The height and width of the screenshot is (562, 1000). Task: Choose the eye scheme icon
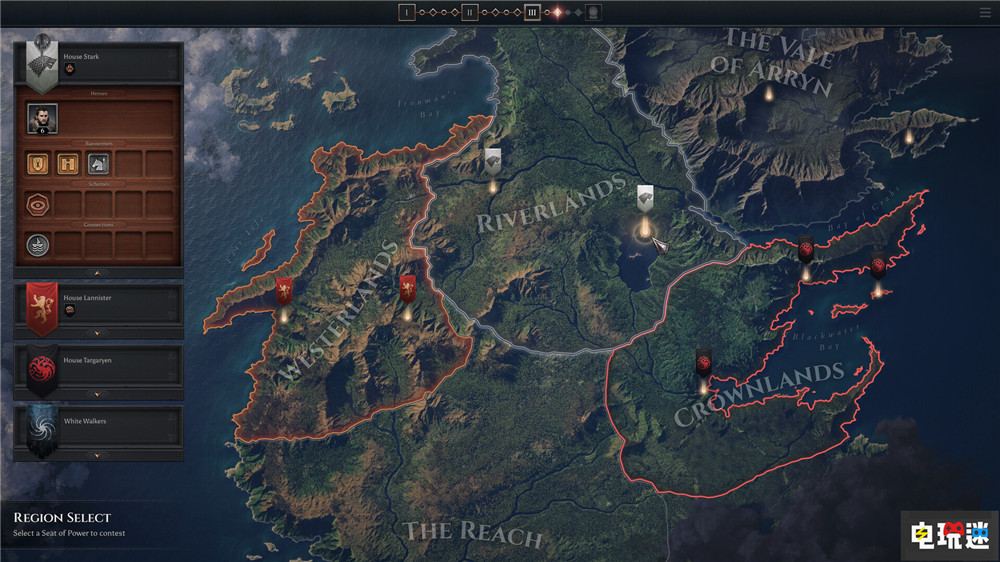point(38,205)
